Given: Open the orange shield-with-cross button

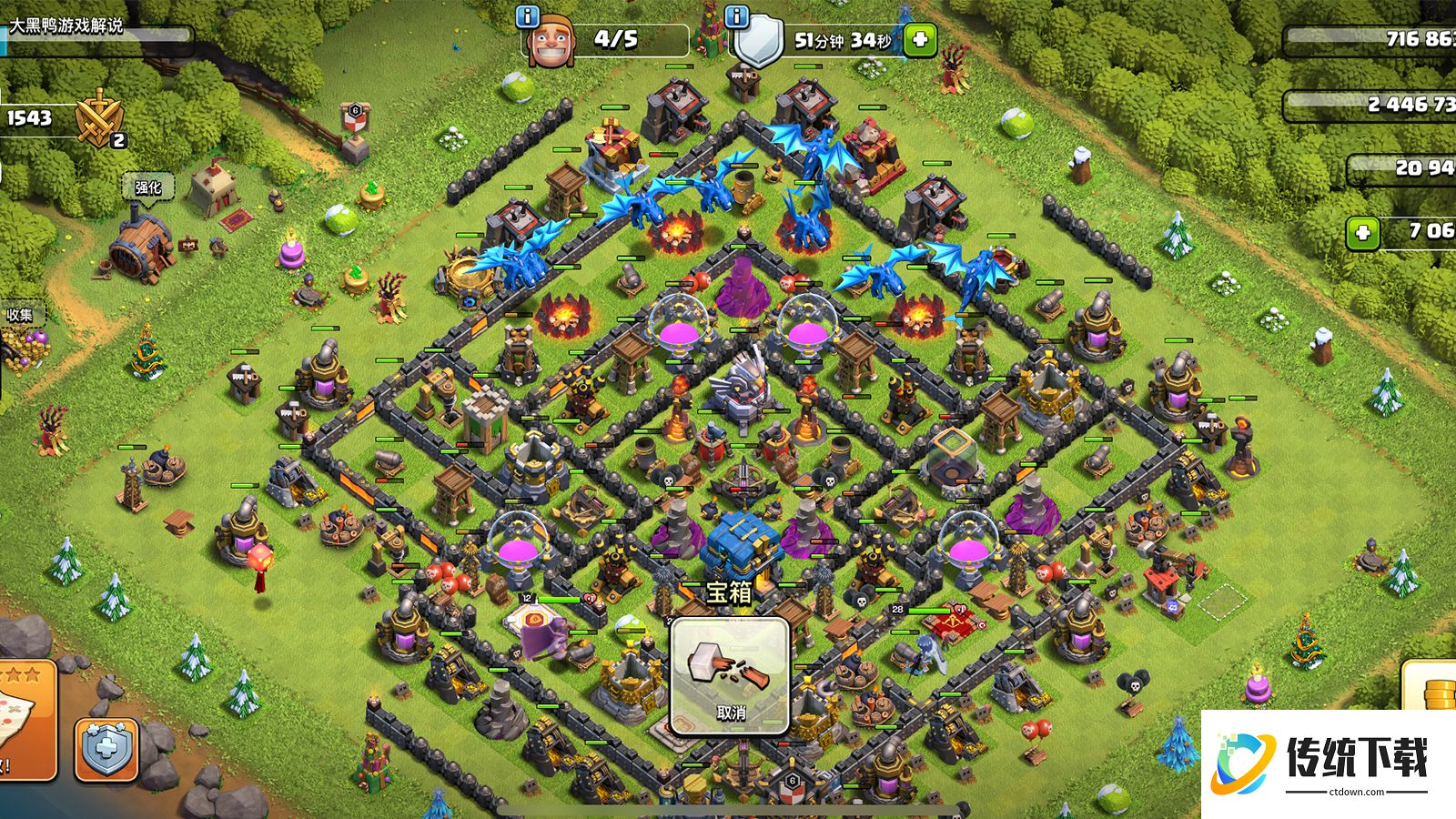Looking at the screenshot, I should (107, 750).
